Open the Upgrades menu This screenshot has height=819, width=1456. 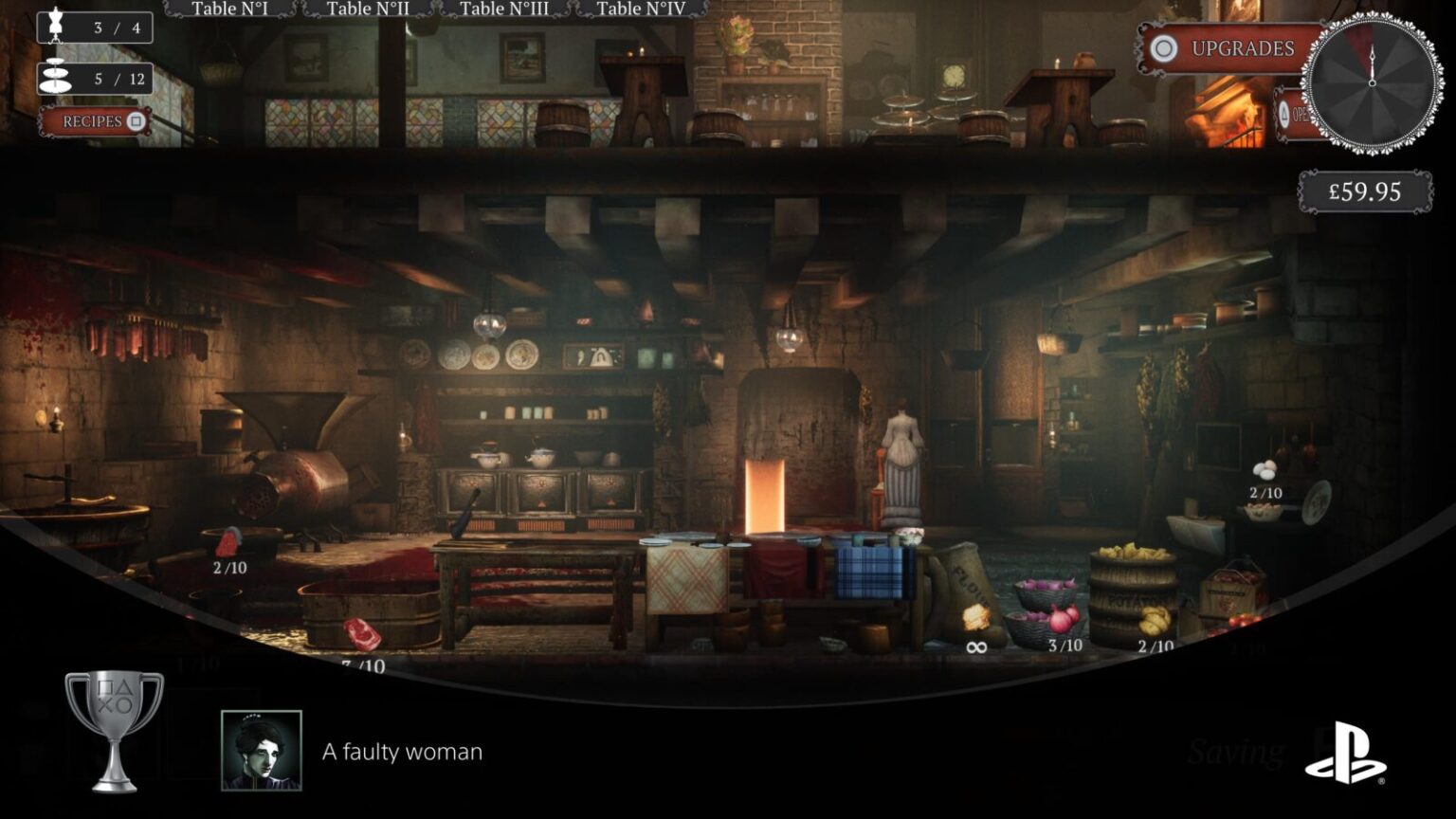pos(1227,49)
